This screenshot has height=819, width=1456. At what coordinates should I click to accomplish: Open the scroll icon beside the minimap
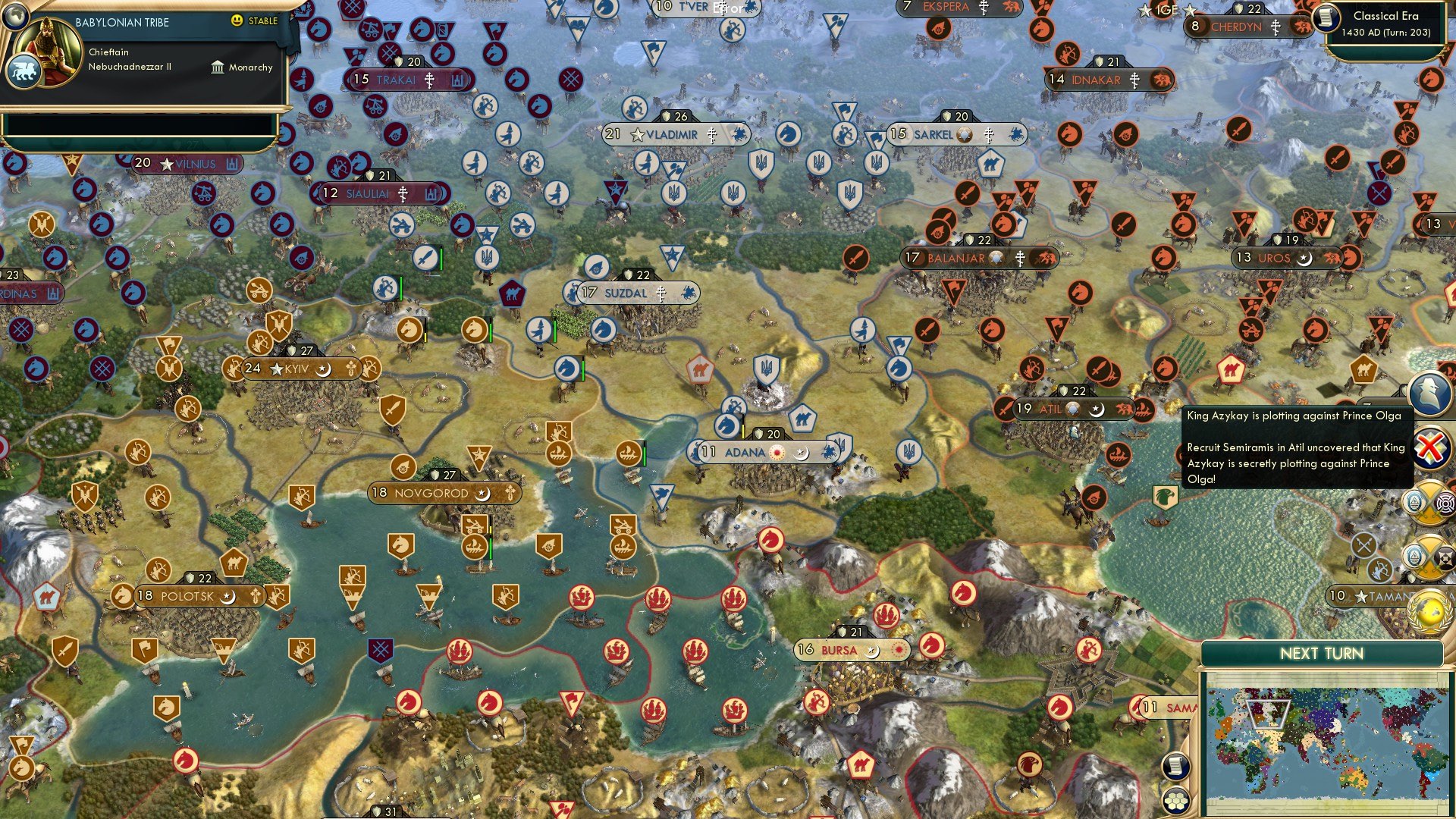click(x=1175, y=766)
